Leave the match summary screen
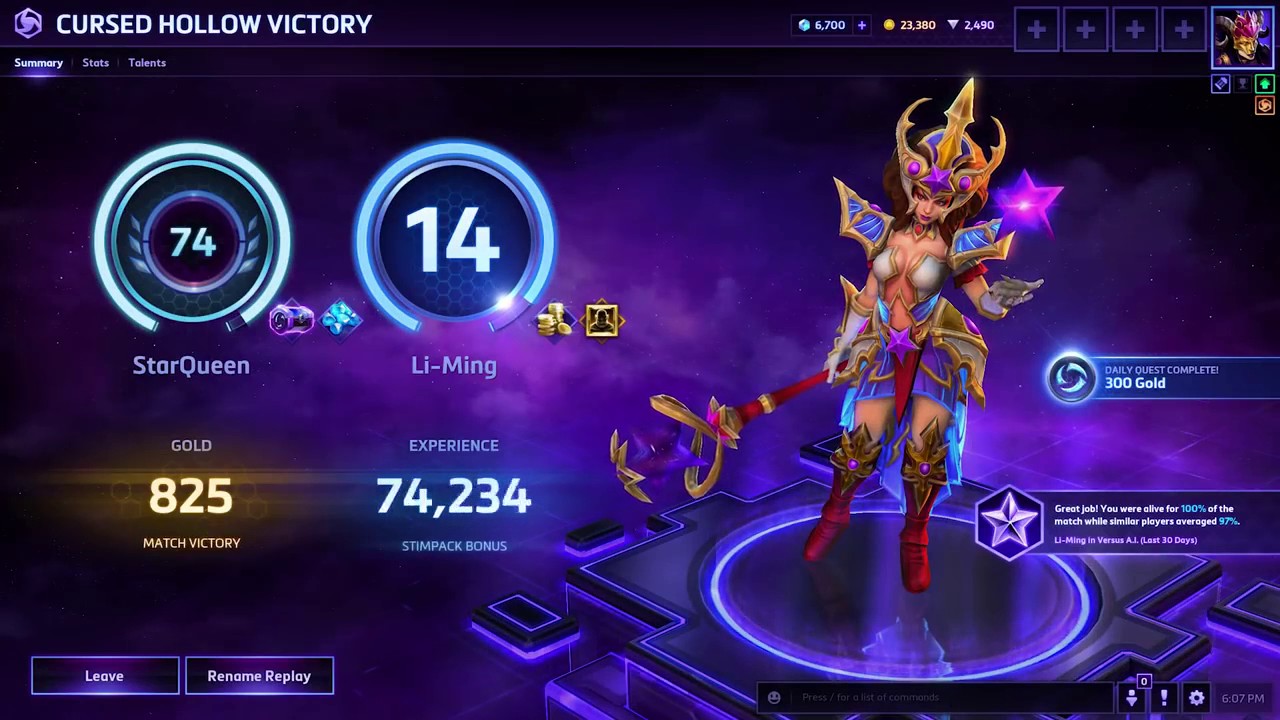The image size is (1280, 720). 105,676
